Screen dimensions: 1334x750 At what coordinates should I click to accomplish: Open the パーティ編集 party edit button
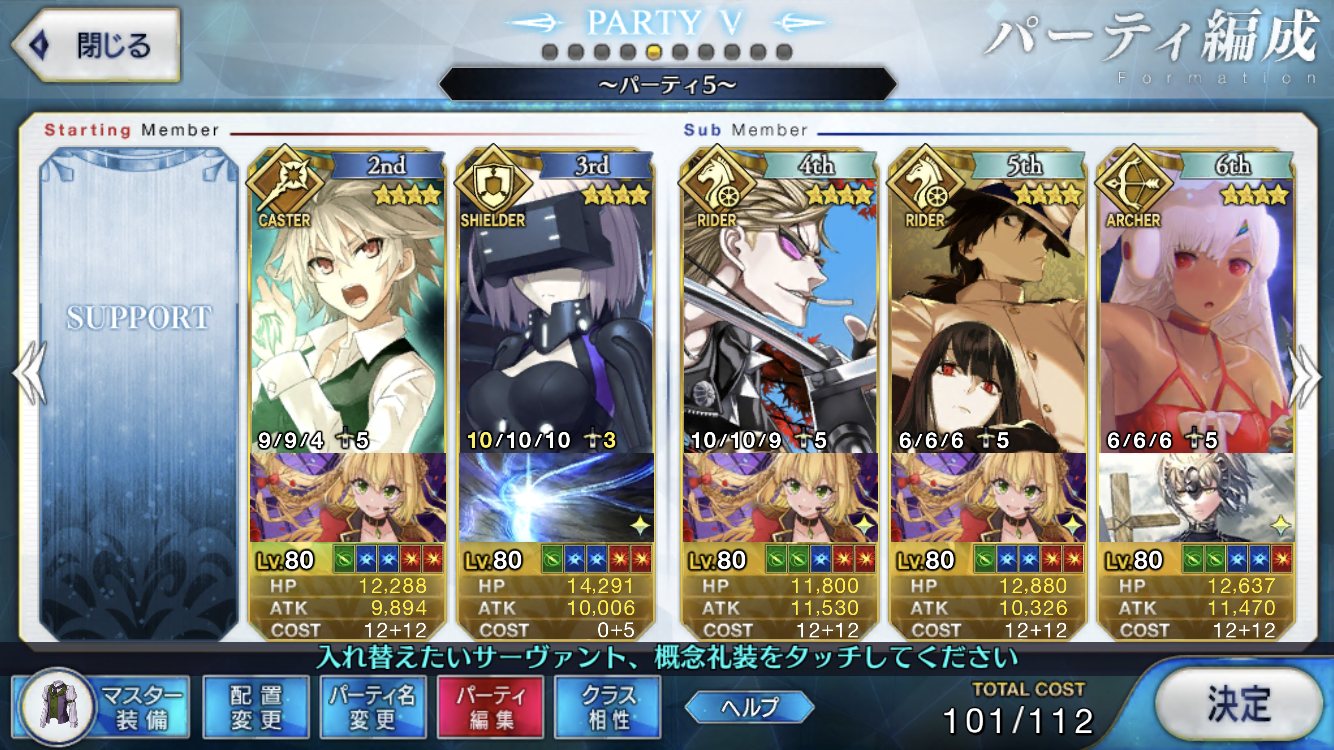(x=490, y=706)
